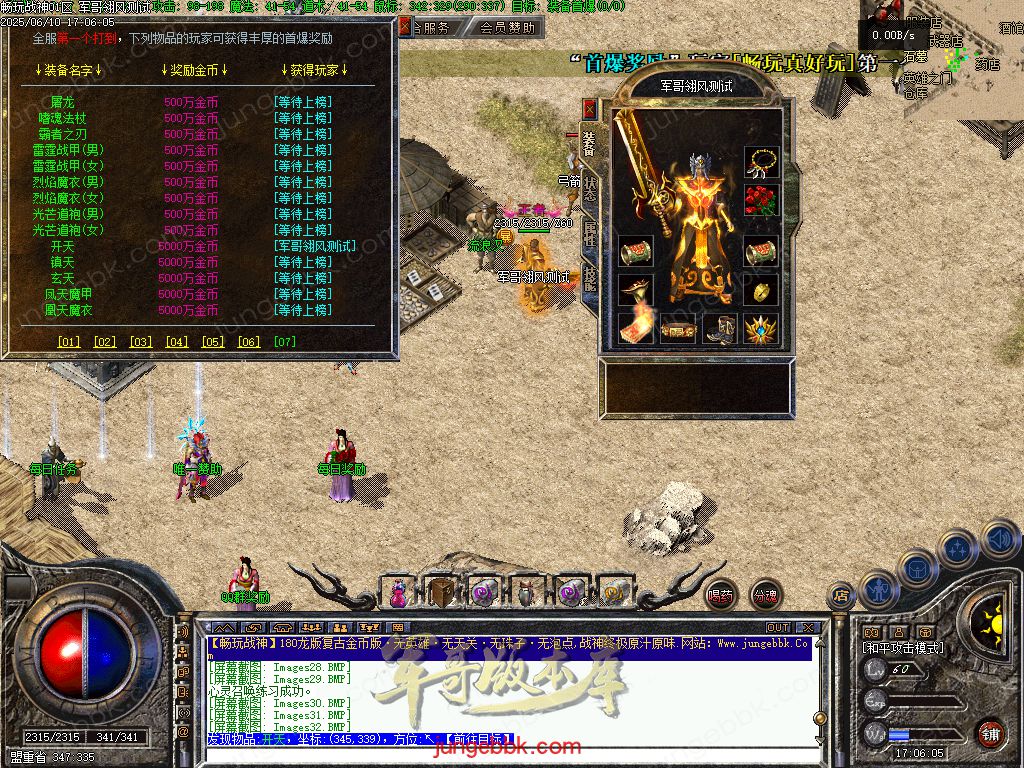
Task: Open the 属性 attributes tab
Action: pos(590,235)
